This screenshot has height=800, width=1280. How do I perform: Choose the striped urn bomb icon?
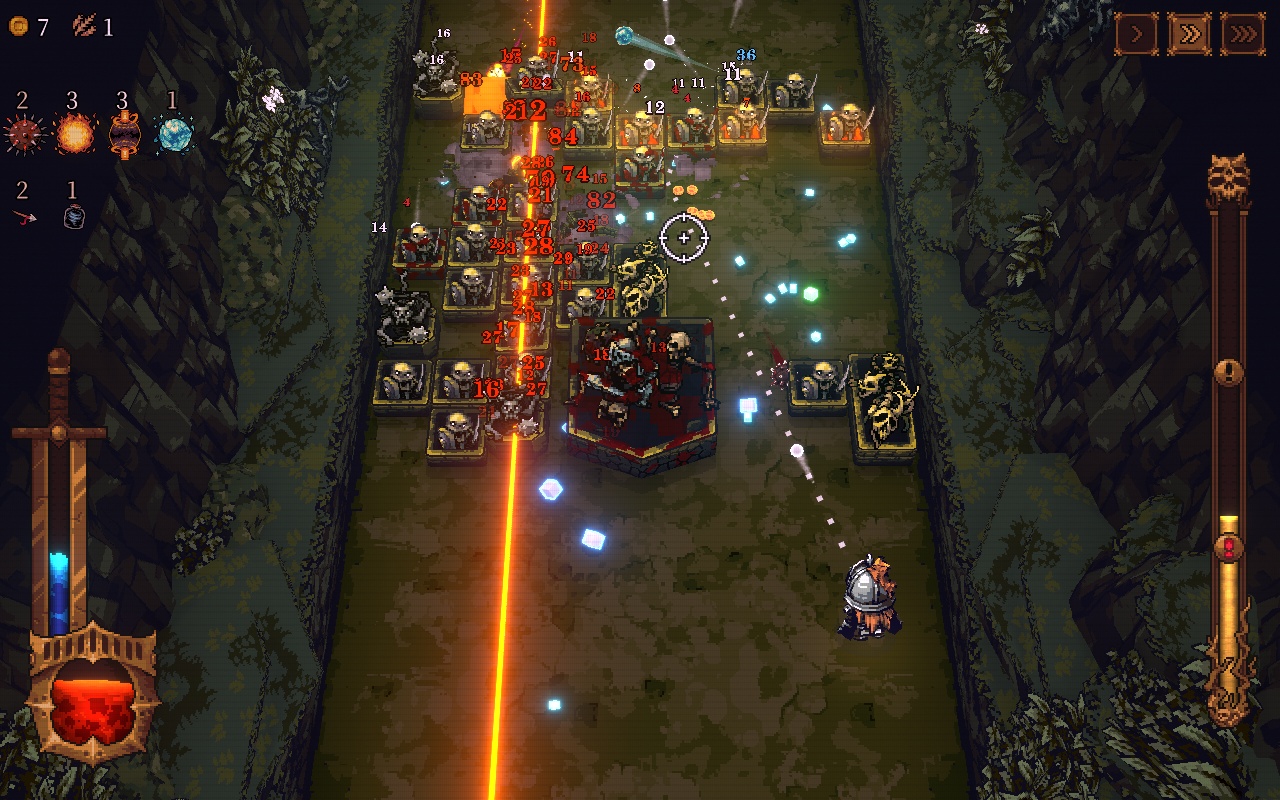(123, 135)
